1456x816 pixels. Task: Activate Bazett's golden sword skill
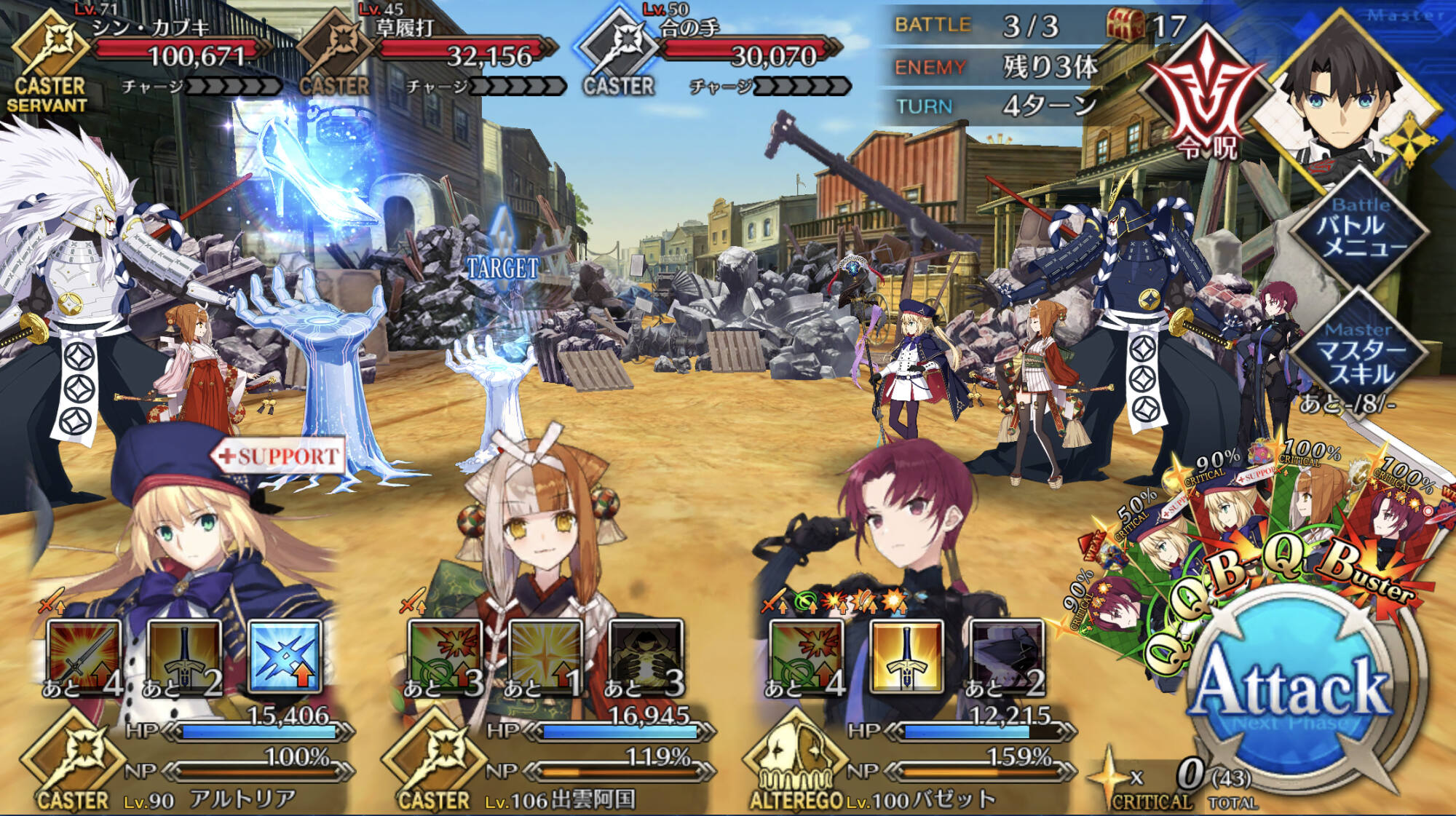[906, 657]
